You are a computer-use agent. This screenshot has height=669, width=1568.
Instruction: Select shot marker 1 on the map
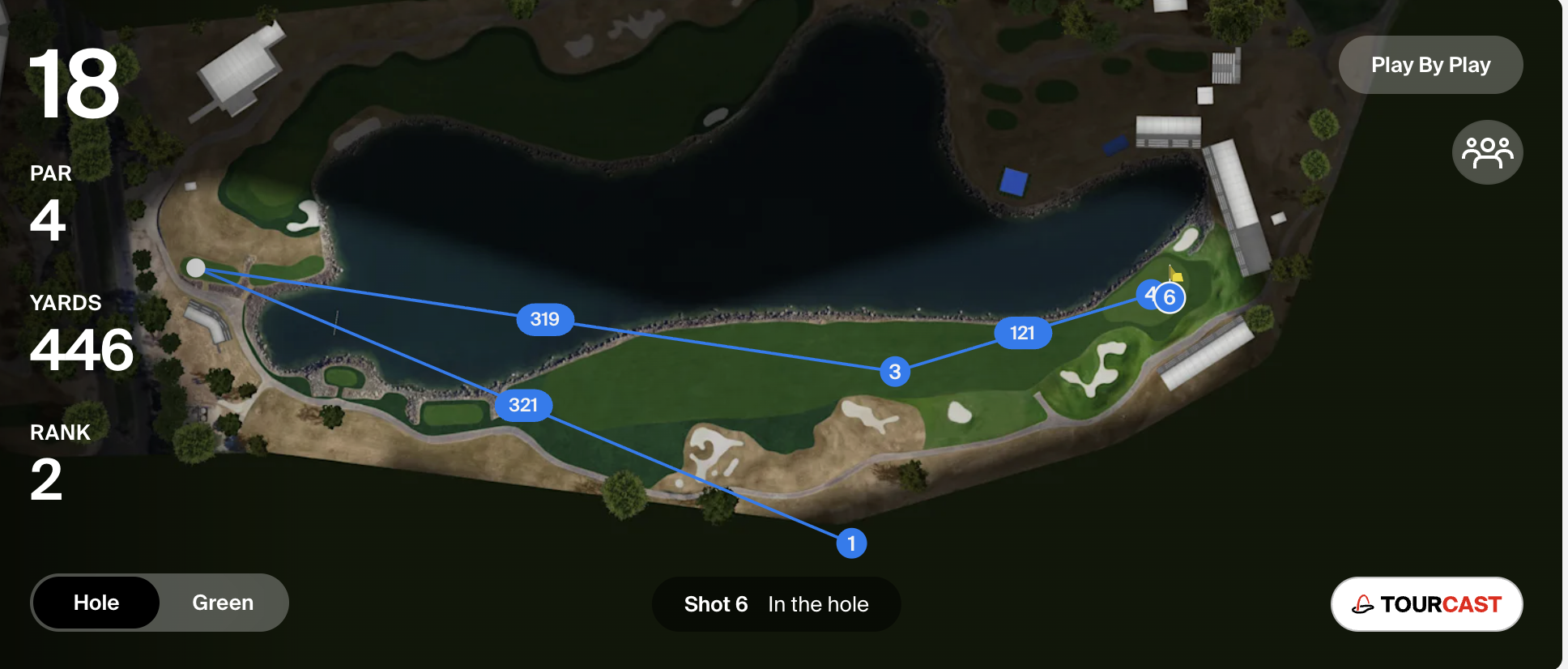click(x=851, y=543)
